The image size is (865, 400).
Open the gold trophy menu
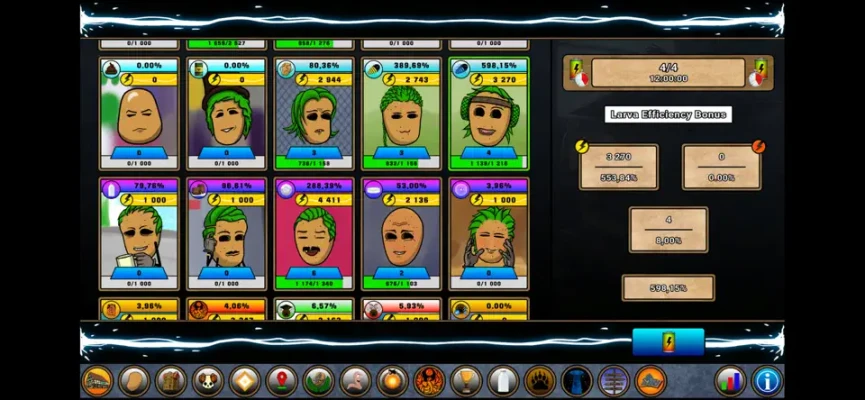pyautogui.click(x=465, y=381)
